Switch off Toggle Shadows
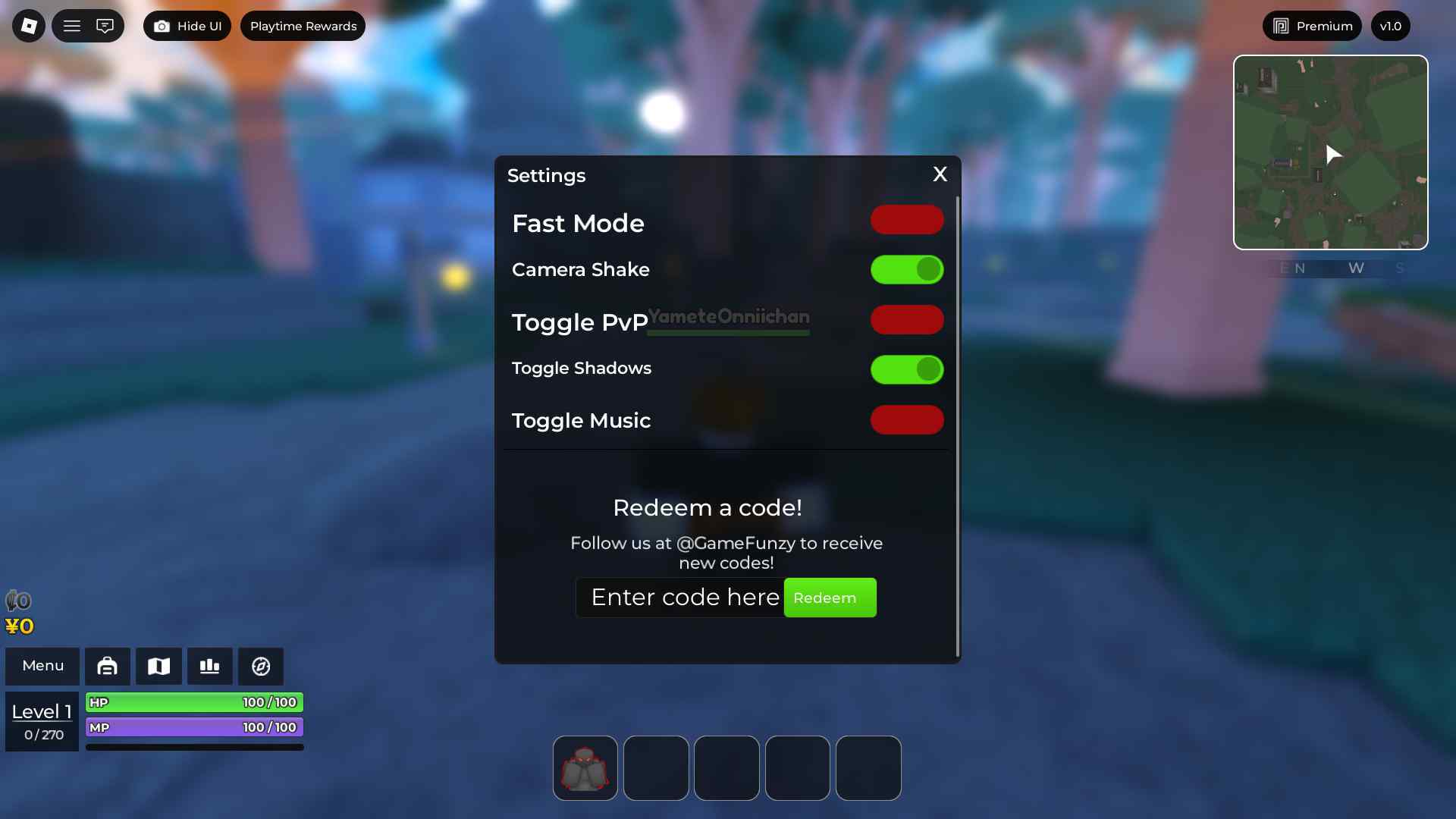1456x819 pixels. point(907,369)
